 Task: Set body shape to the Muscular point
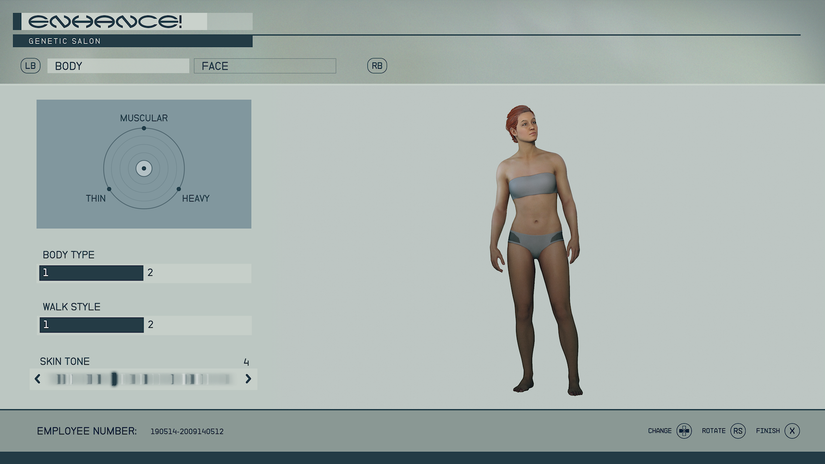tap(144, 128)
